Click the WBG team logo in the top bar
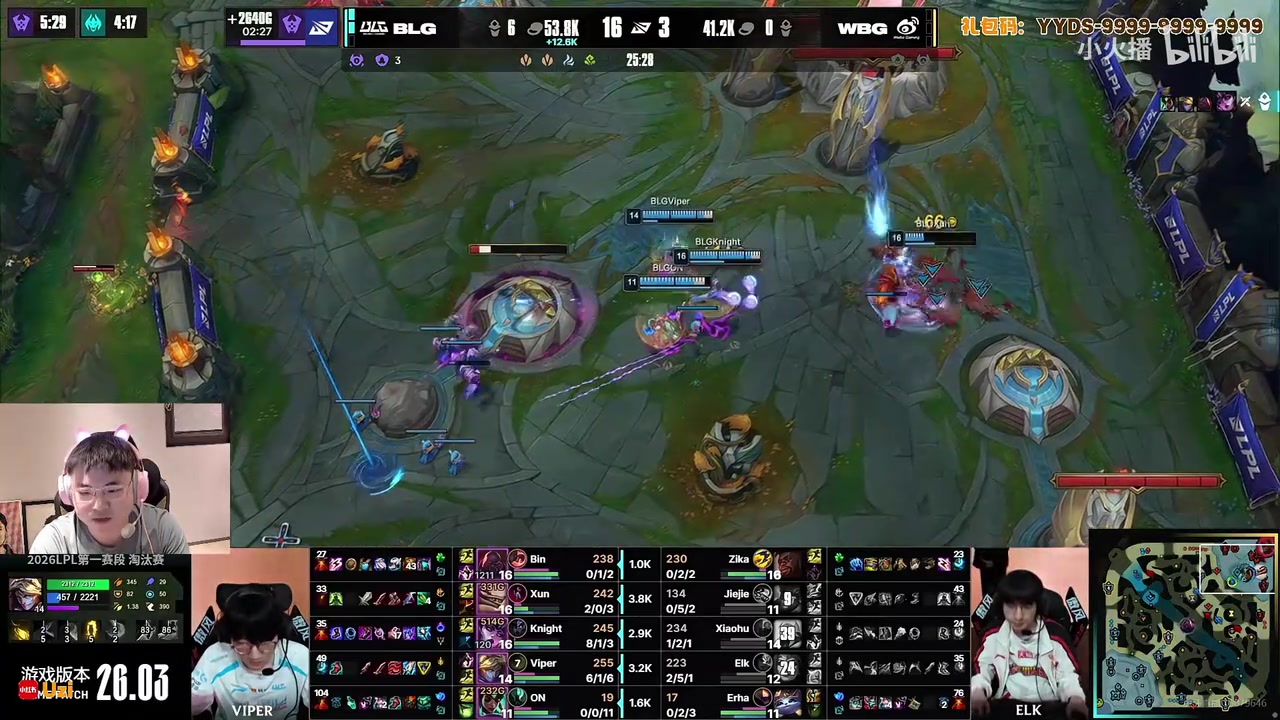The image size is (1280, 720). 907,28
